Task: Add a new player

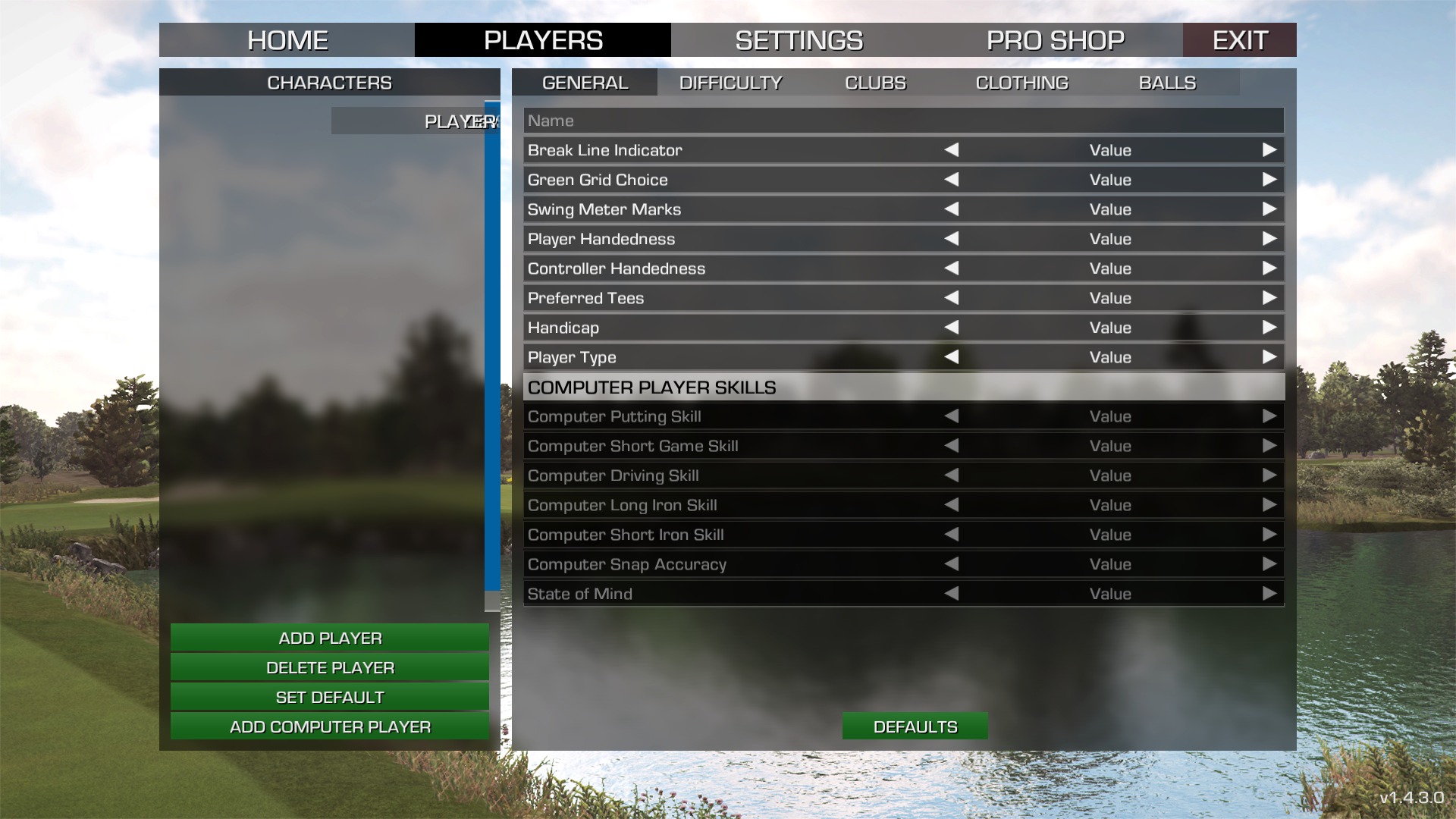Action: (330, 638)
